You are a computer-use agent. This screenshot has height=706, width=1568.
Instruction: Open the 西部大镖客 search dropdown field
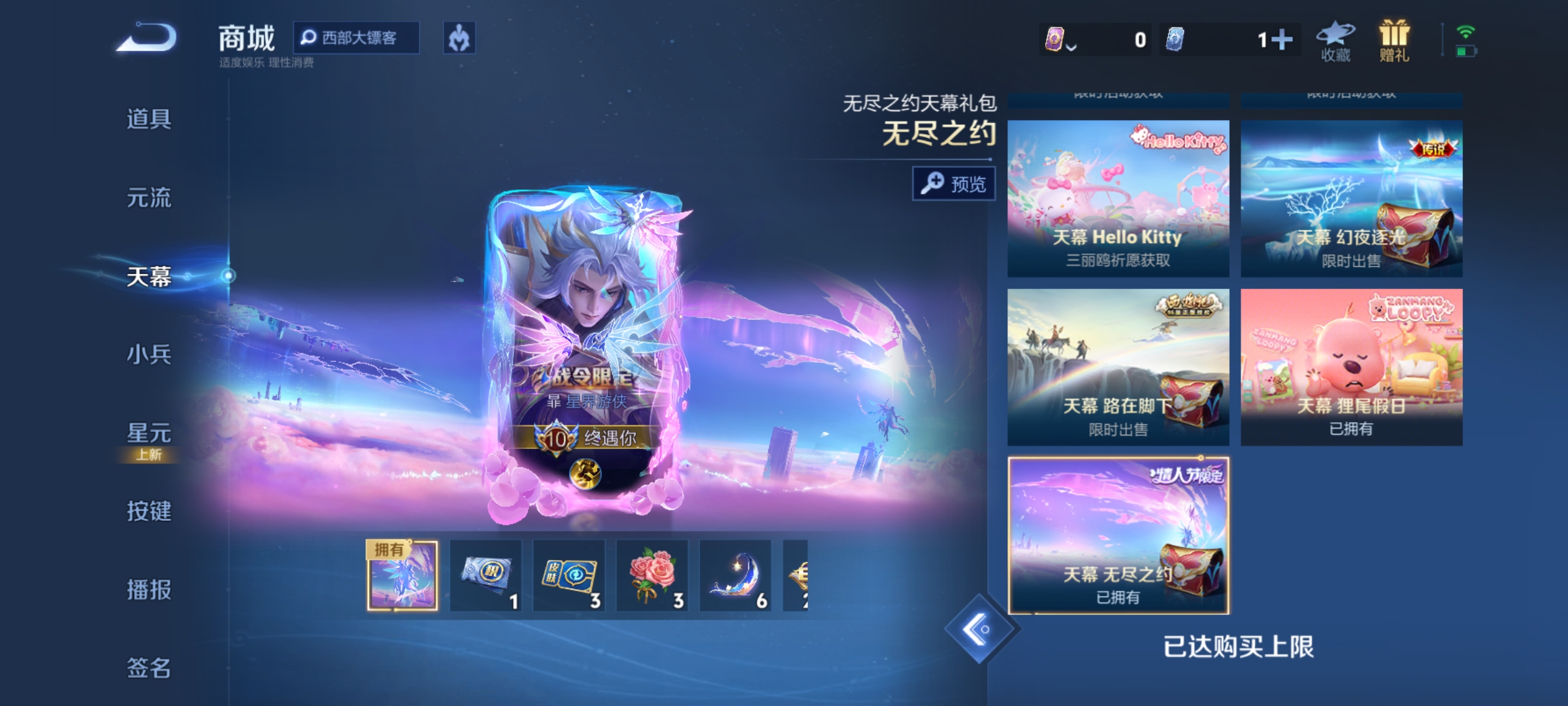[363, 39]
